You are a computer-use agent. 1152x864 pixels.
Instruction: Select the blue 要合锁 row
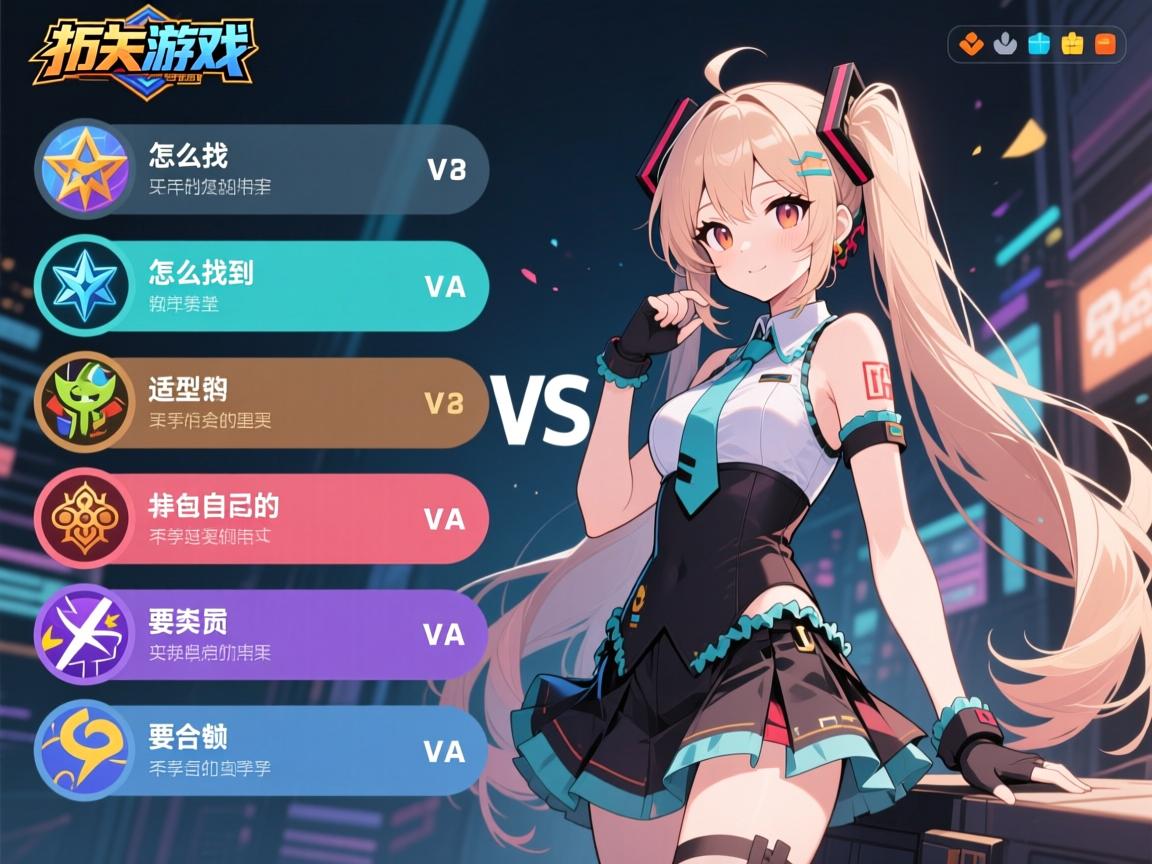[x=262, y=751]
